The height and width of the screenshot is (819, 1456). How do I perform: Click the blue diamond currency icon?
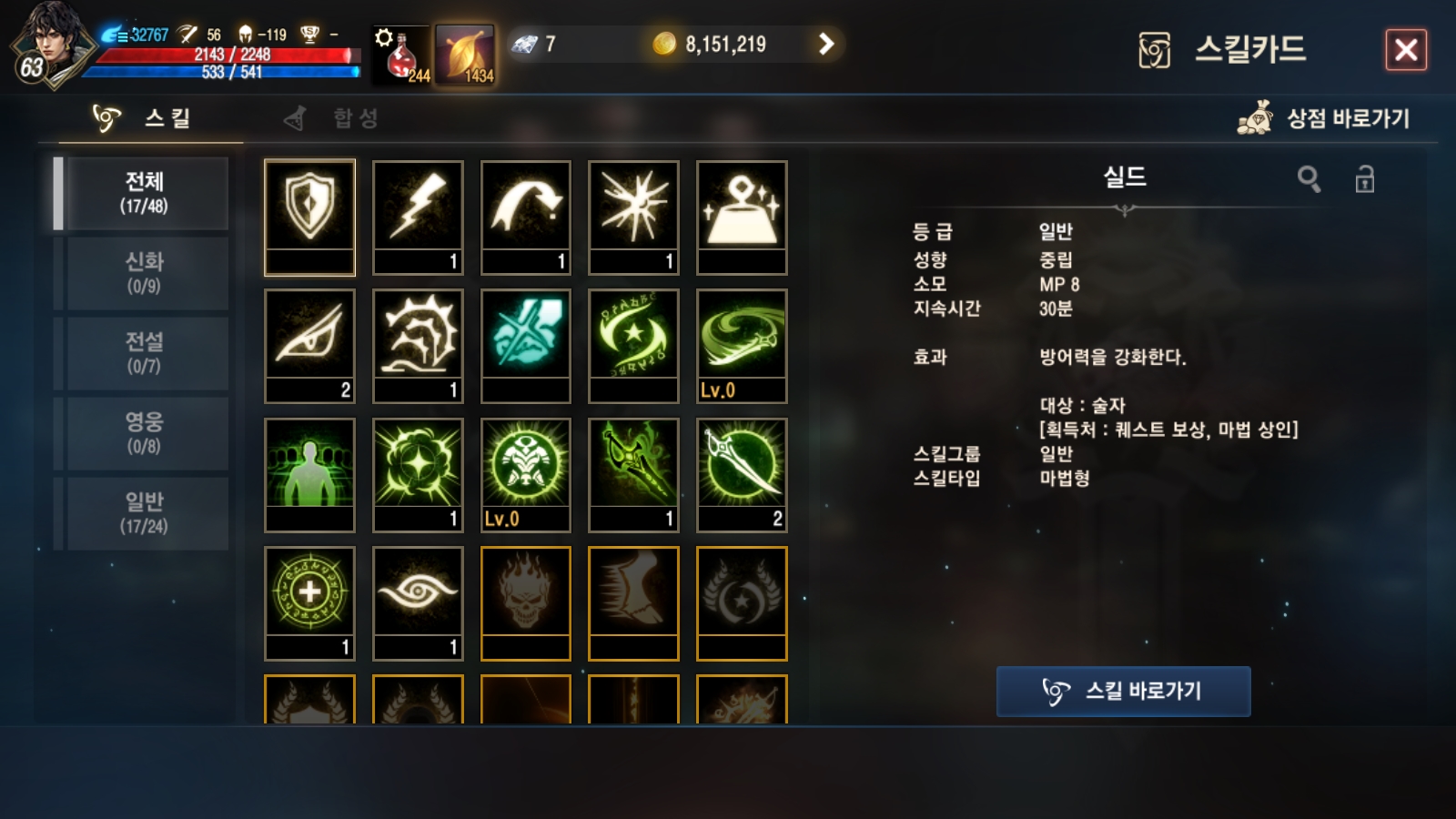click(526, 43)
